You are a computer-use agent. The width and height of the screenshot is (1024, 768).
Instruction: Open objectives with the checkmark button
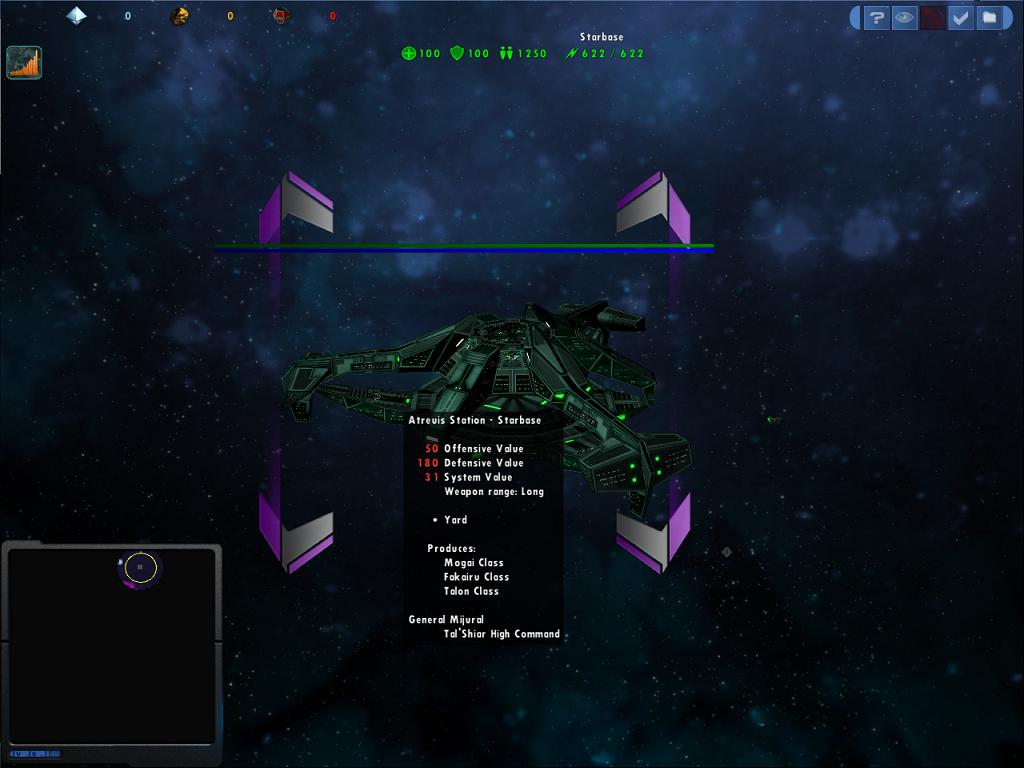coord(960,18)
